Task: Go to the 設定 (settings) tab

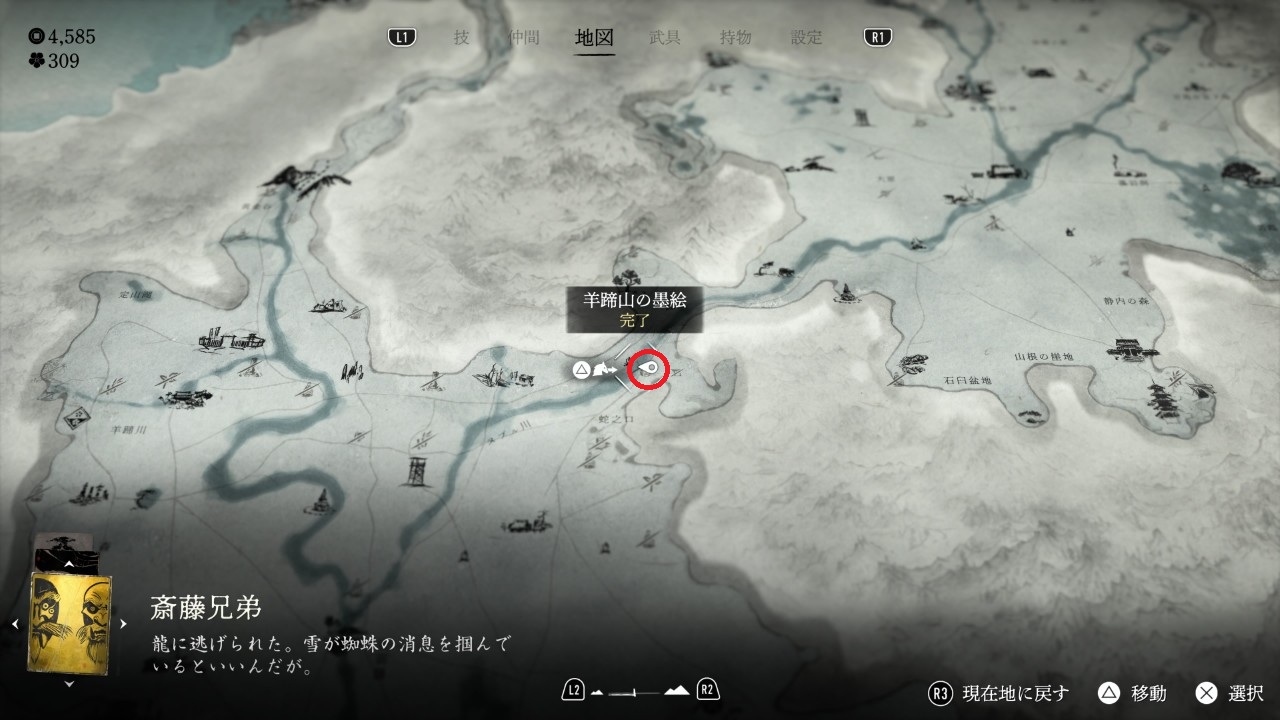Action: 807,38
